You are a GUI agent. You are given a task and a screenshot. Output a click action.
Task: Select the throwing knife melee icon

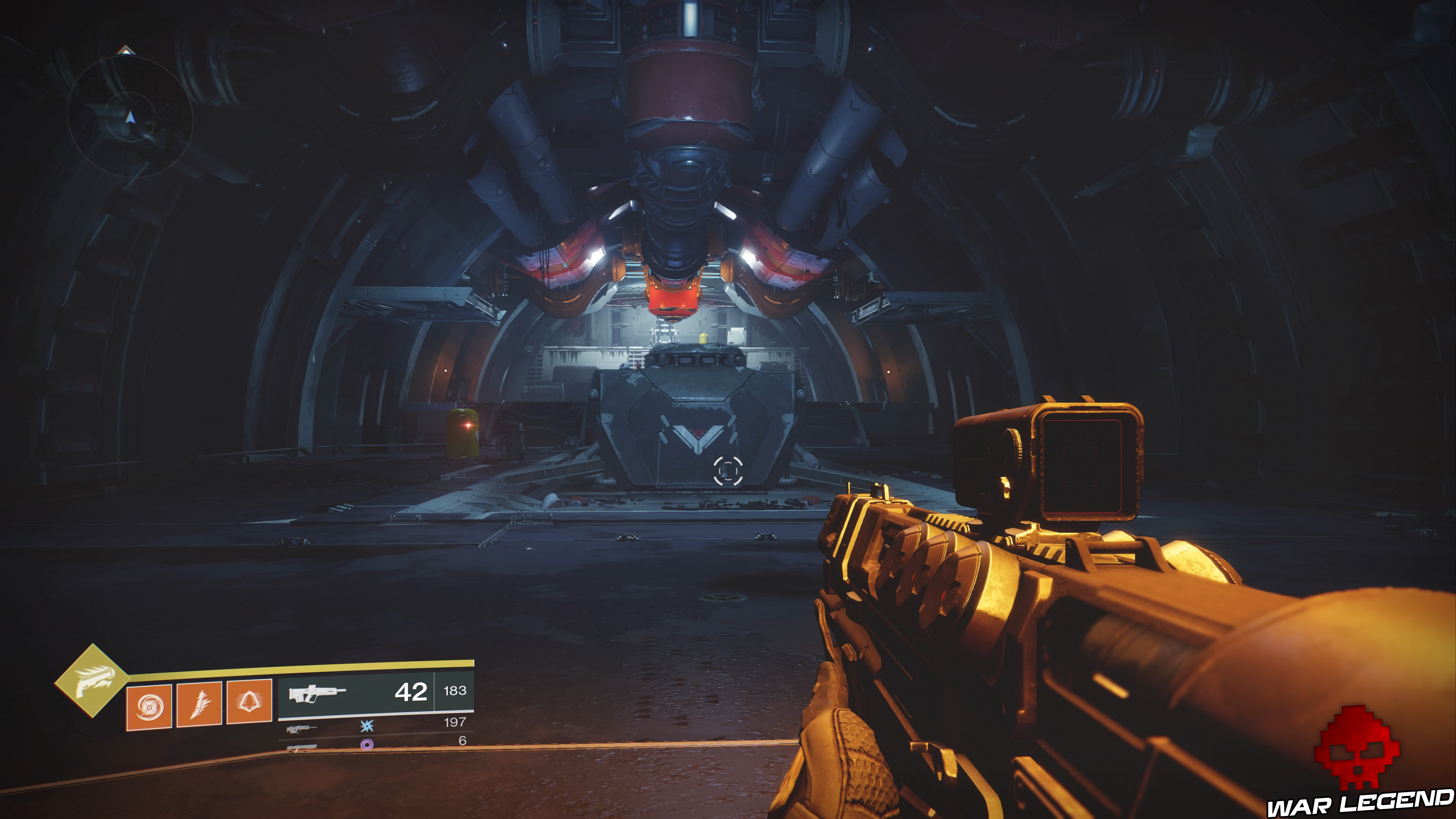point(201,704)
